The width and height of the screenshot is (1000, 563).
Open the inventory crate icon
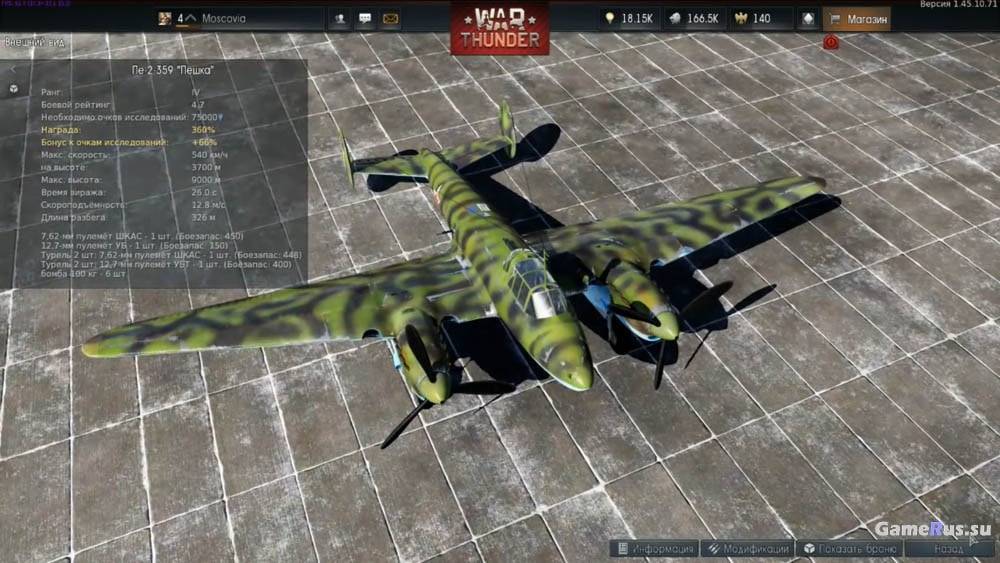pos(807,18)
